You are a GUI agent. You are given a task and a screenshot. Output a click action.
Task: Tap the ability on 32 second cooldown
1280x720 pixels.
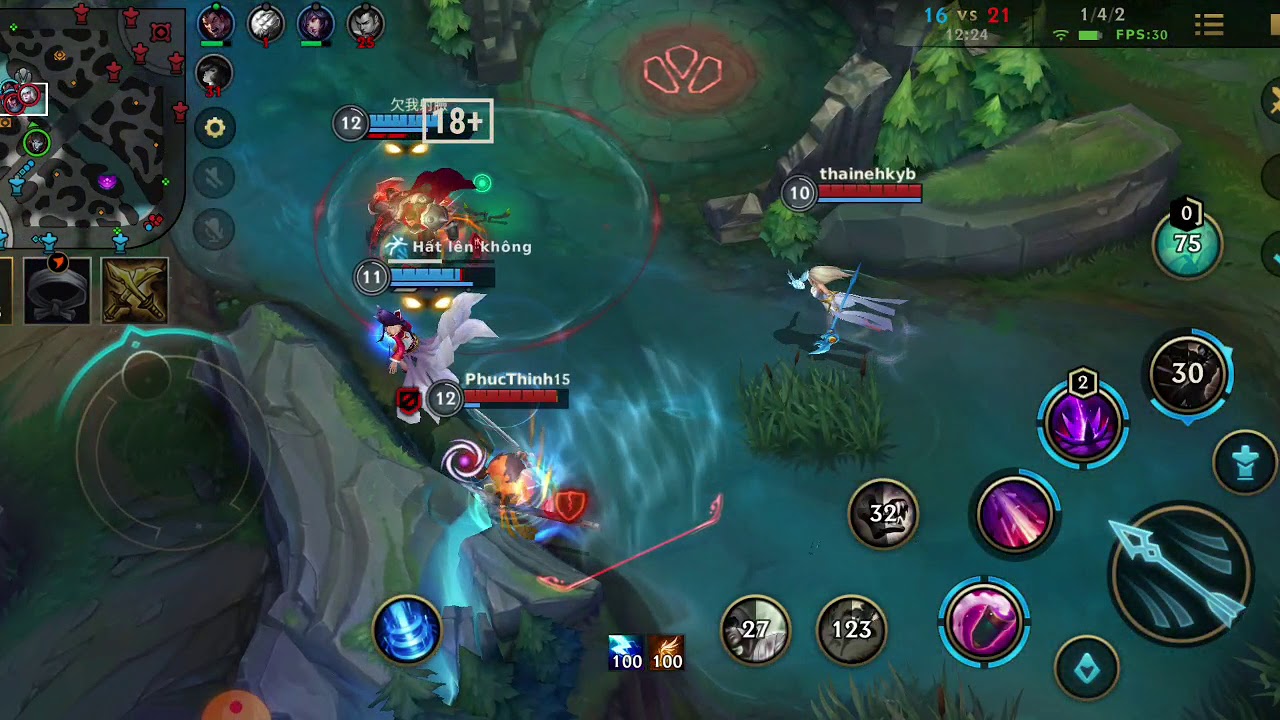point(883,514)
